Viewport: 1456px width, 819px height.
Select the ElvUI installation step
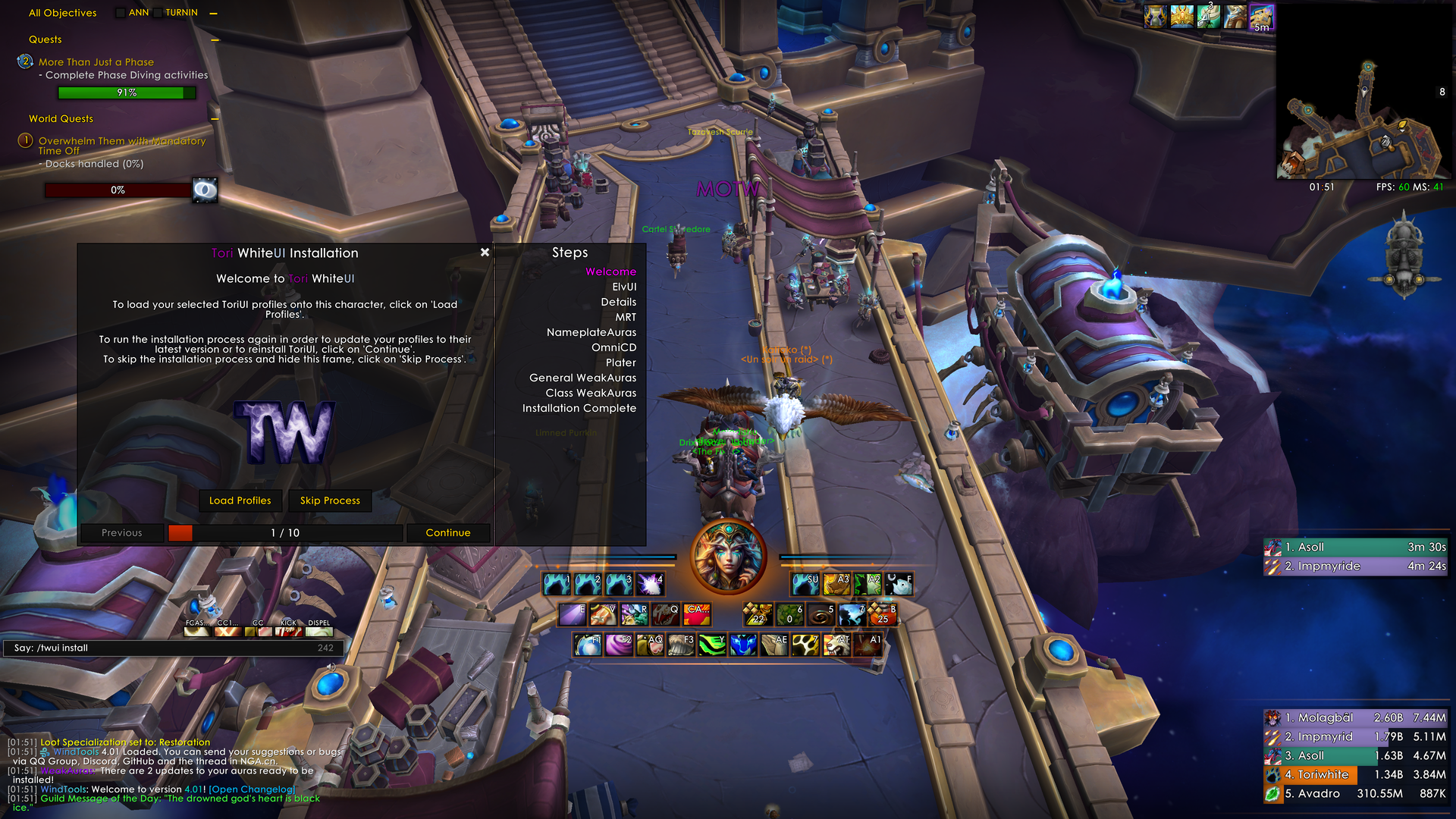(624, 287)
